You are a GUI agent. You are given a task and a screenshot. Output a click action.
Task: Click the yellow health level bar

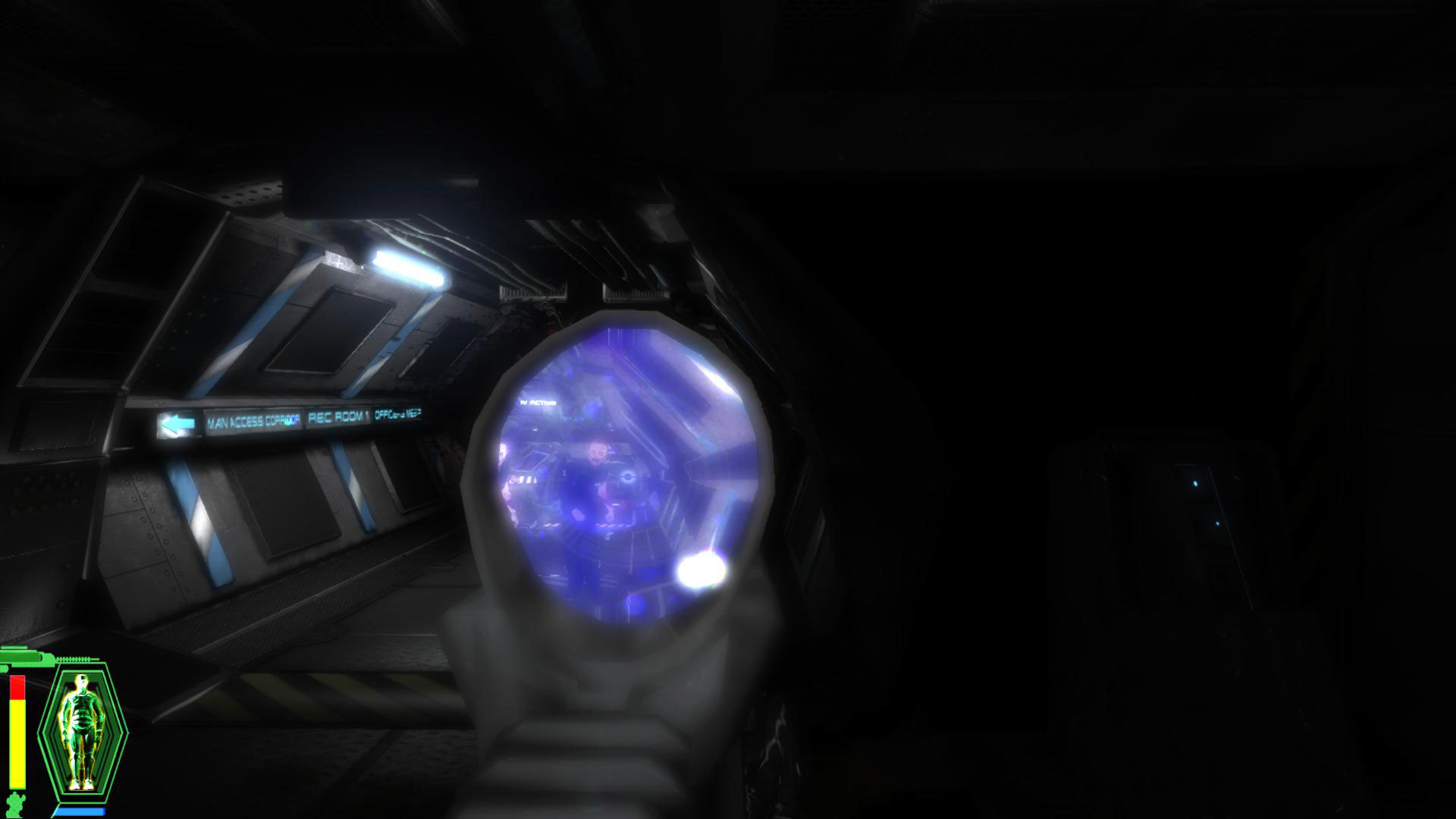coord(17,742)
